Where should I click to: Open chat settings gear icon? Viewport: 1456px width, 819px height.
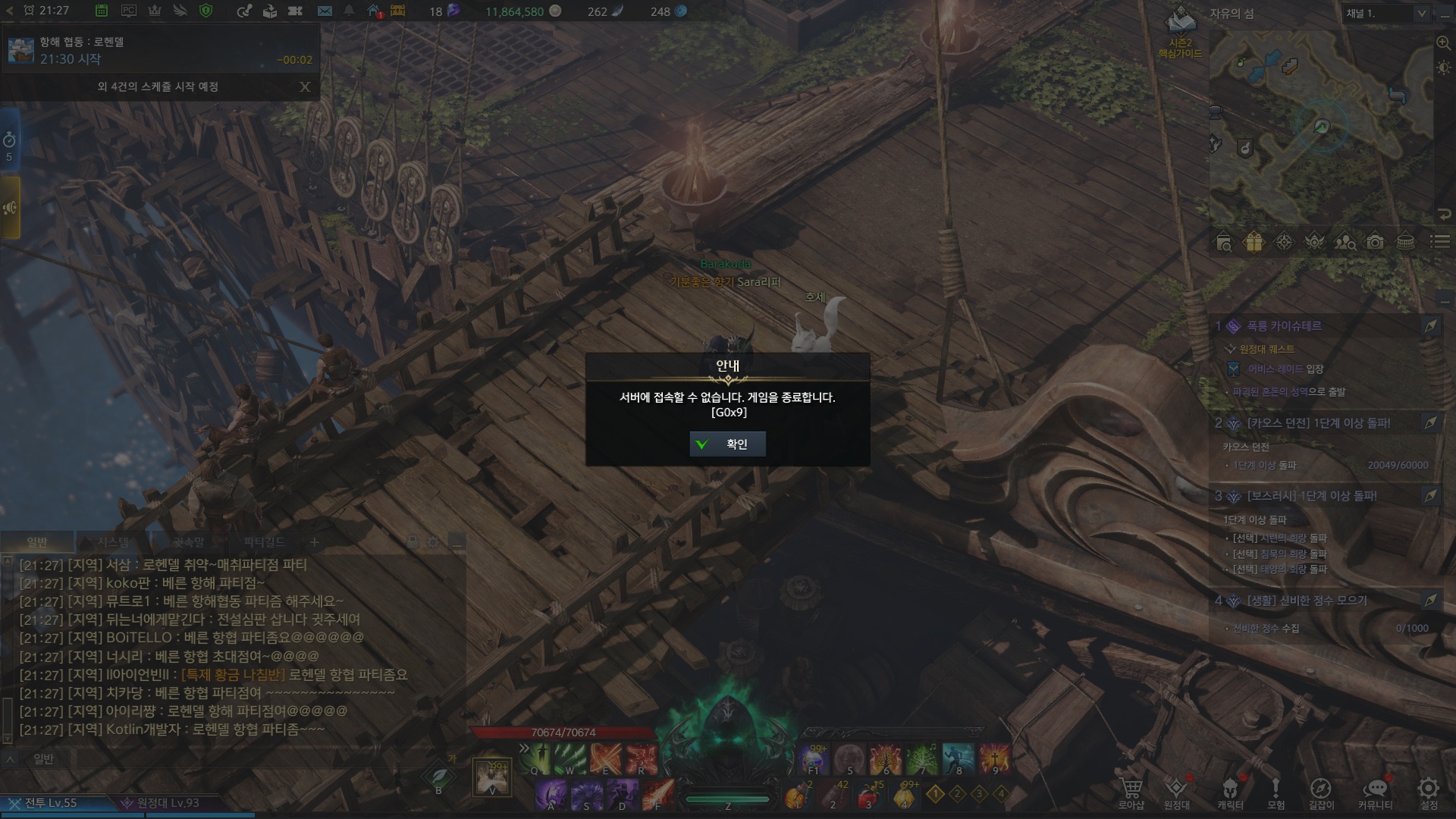(x=434, y=542)
